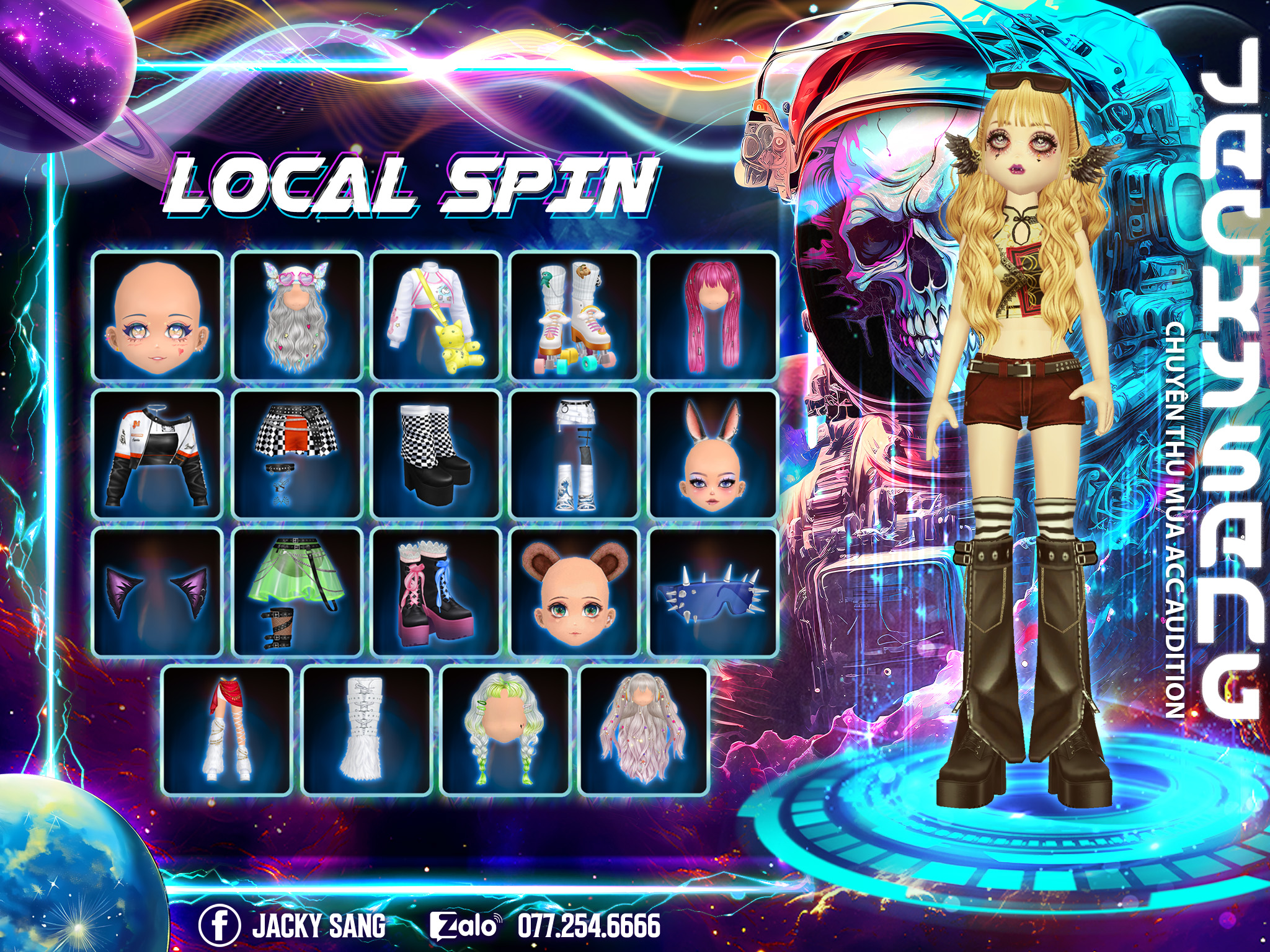Screen dimensions: 1270x952
Task: Select the bunny ears face tile
Action: 713,454
